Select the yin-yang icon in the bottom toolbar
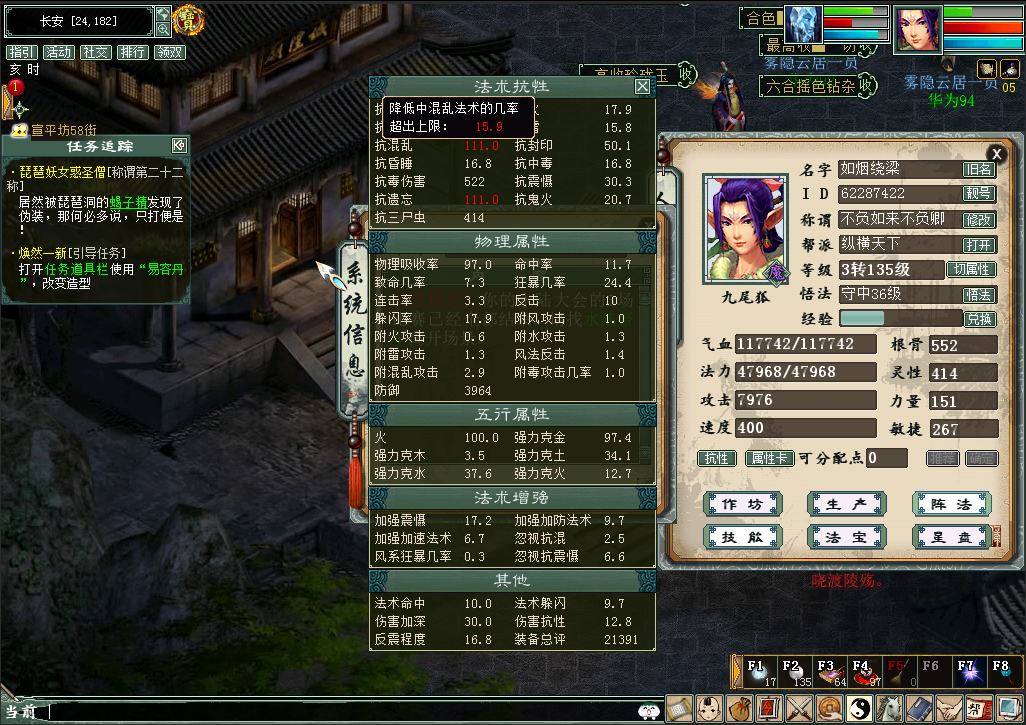The height and width of the screenshot is (725, 1026). (x=859, y=709)
